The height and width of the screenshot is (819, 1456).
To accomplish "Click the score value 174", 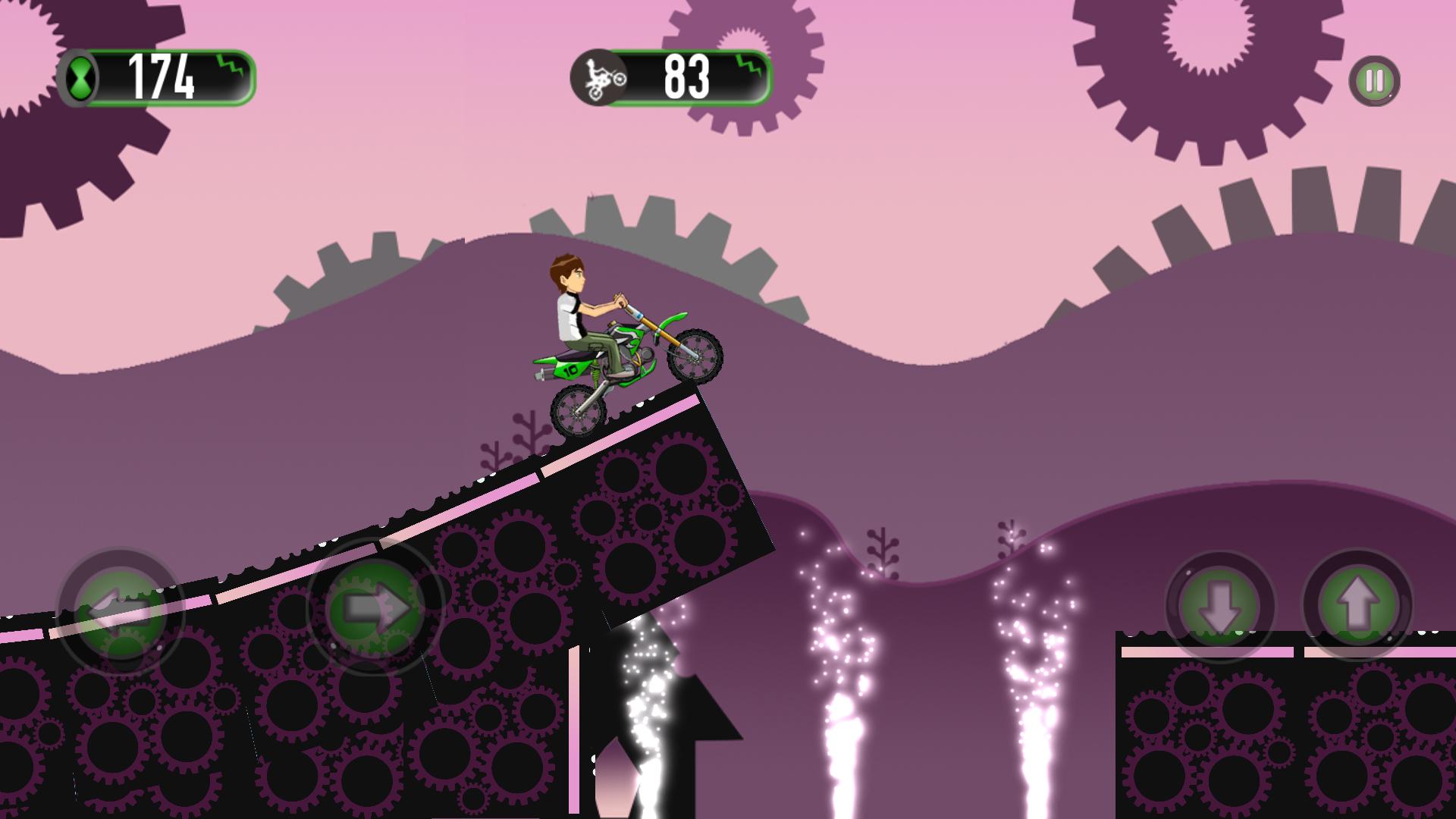I will 162,76.
